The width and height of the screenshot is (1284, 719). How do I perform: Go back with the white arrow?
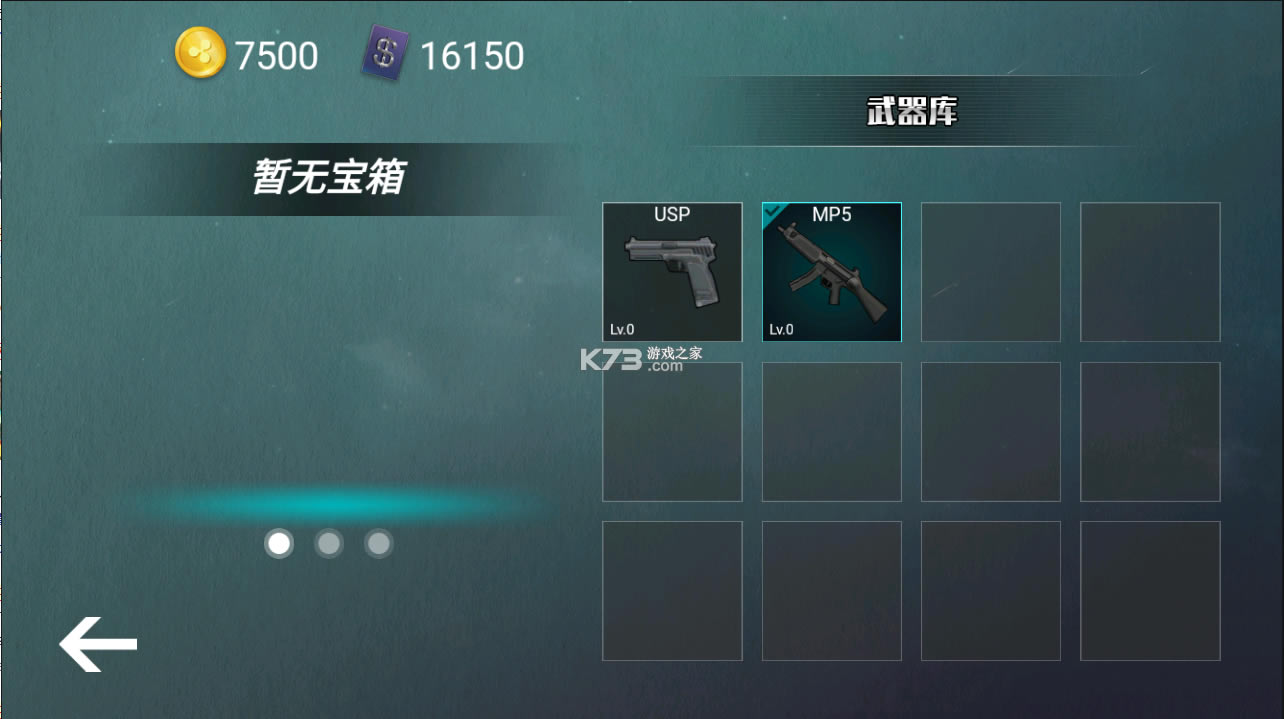(98, 644)
